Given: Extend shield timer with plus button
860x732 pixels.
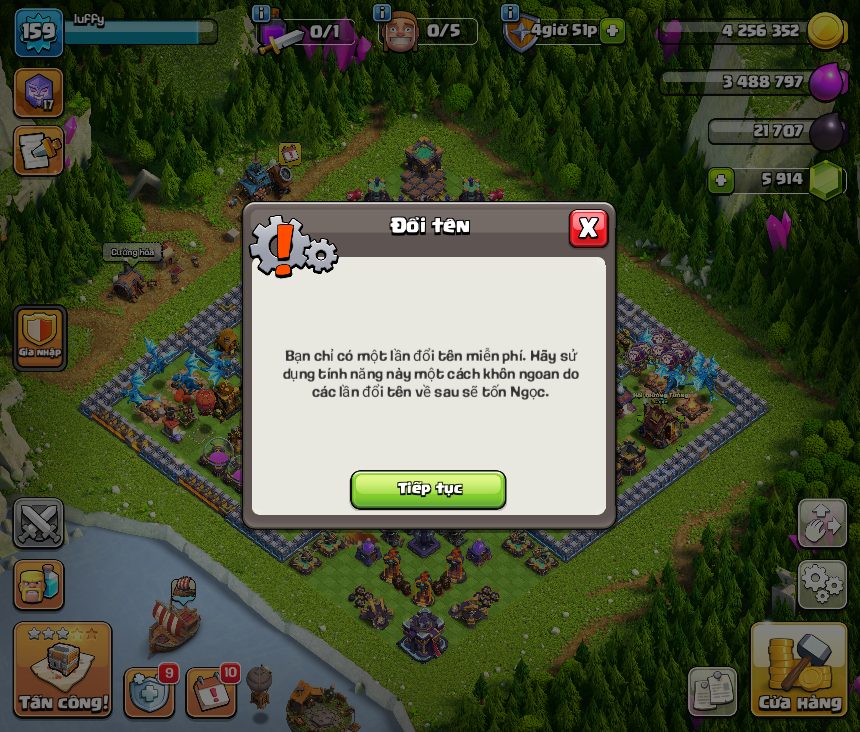Looking at the screenshot, I should (613, 31).
